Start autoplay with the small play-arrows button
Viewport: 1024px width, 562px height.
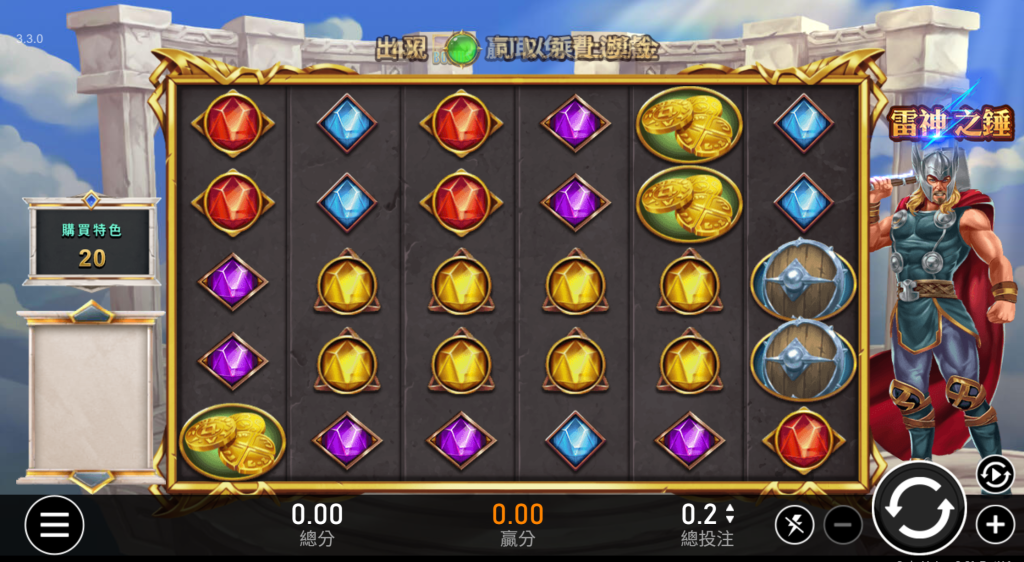click(x=995, y=474)
